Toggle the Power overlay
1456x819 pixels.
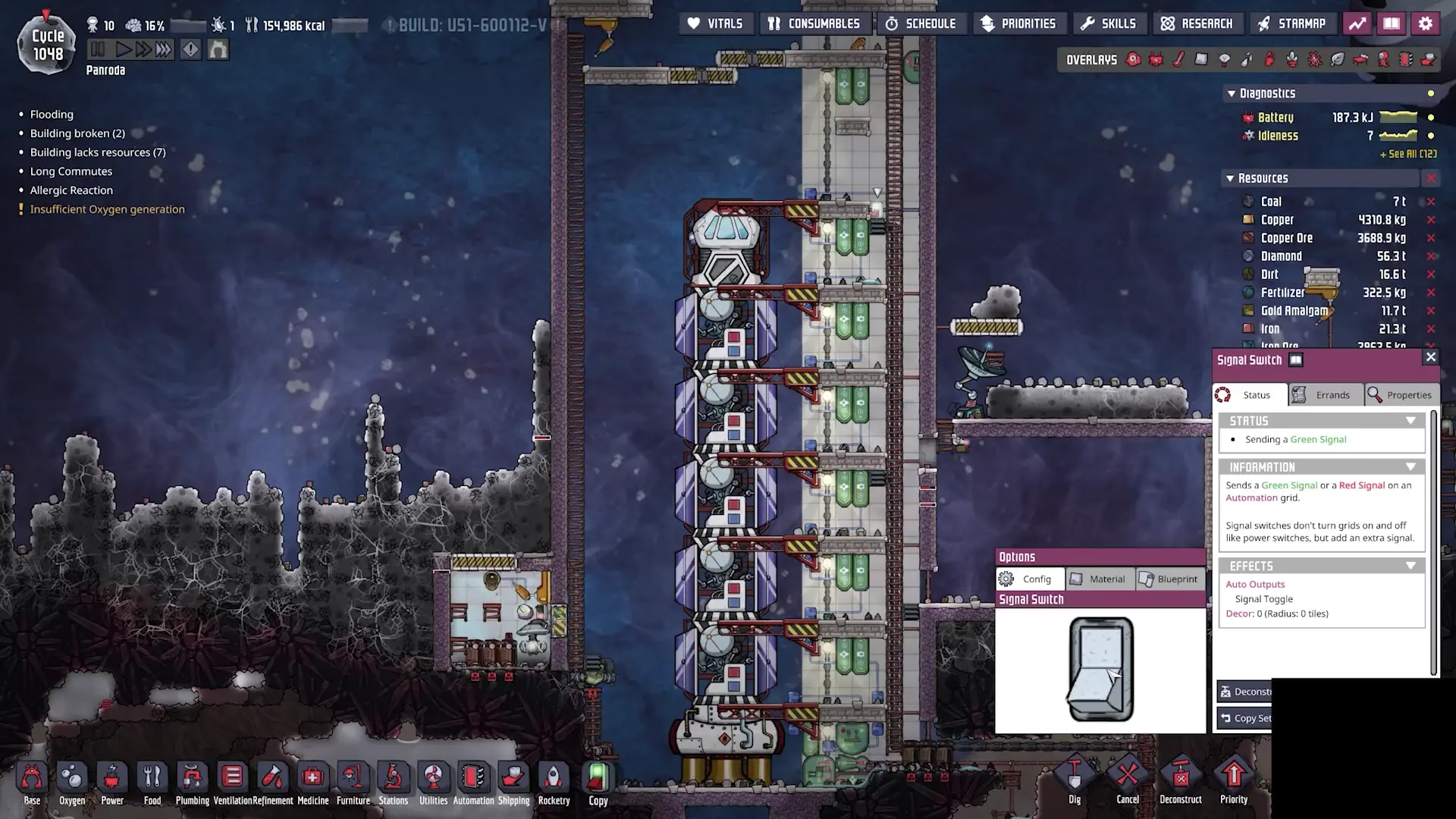point(1156,59)
